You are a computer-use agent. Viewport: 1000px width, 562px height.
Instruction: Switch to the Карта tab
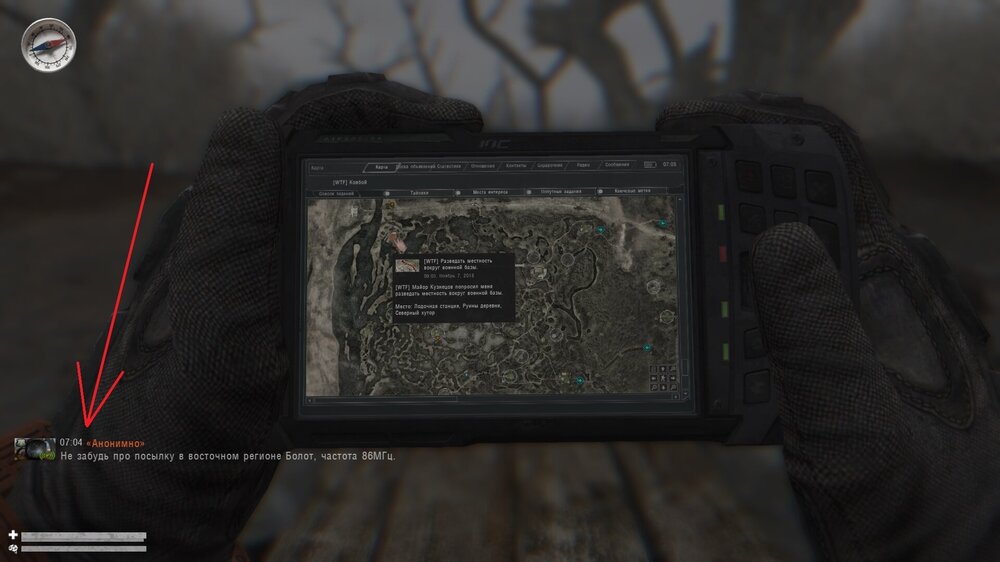click(x=377, y=166)
